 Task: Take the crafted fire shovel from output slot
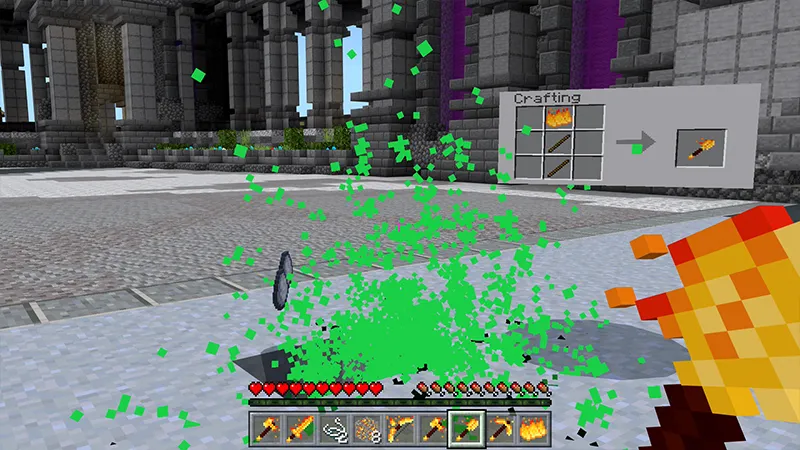click(x=700, y=146)
